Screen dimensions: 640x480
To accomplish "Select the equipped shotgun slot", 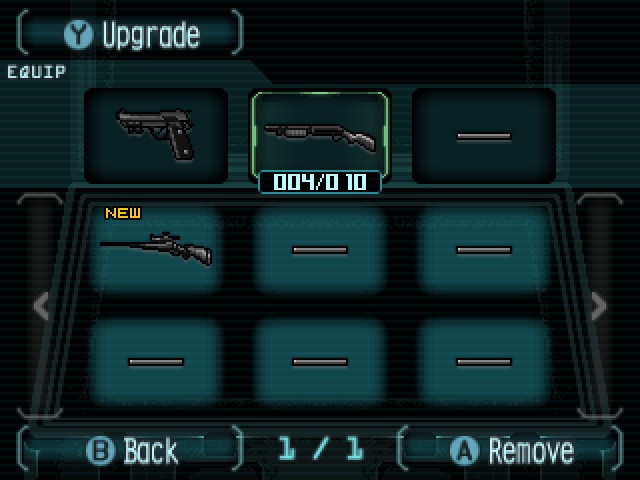I will [x=320, y=134].
